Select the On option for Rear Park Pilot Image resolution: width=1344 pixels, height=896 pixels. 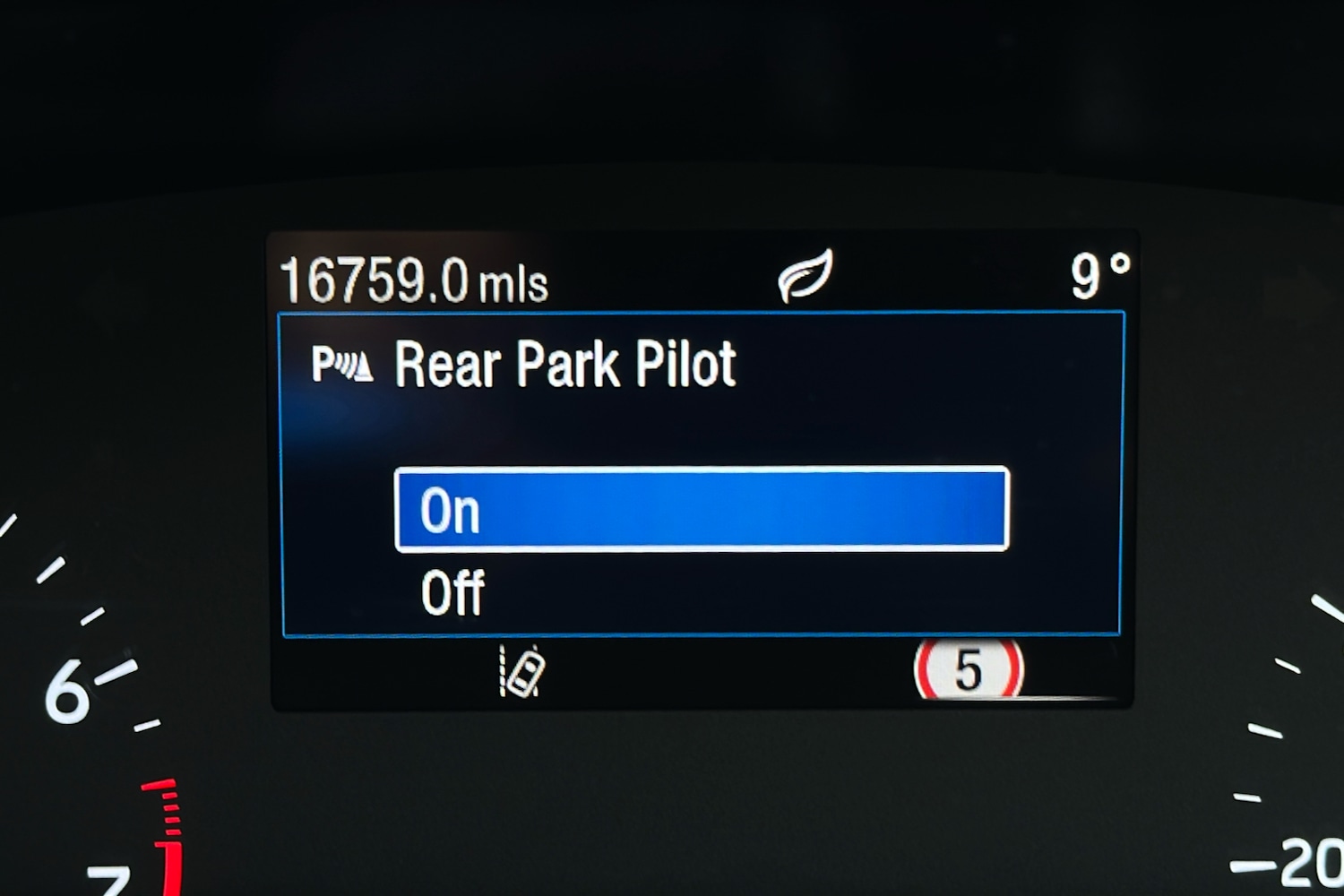click(x=701, y=509)
